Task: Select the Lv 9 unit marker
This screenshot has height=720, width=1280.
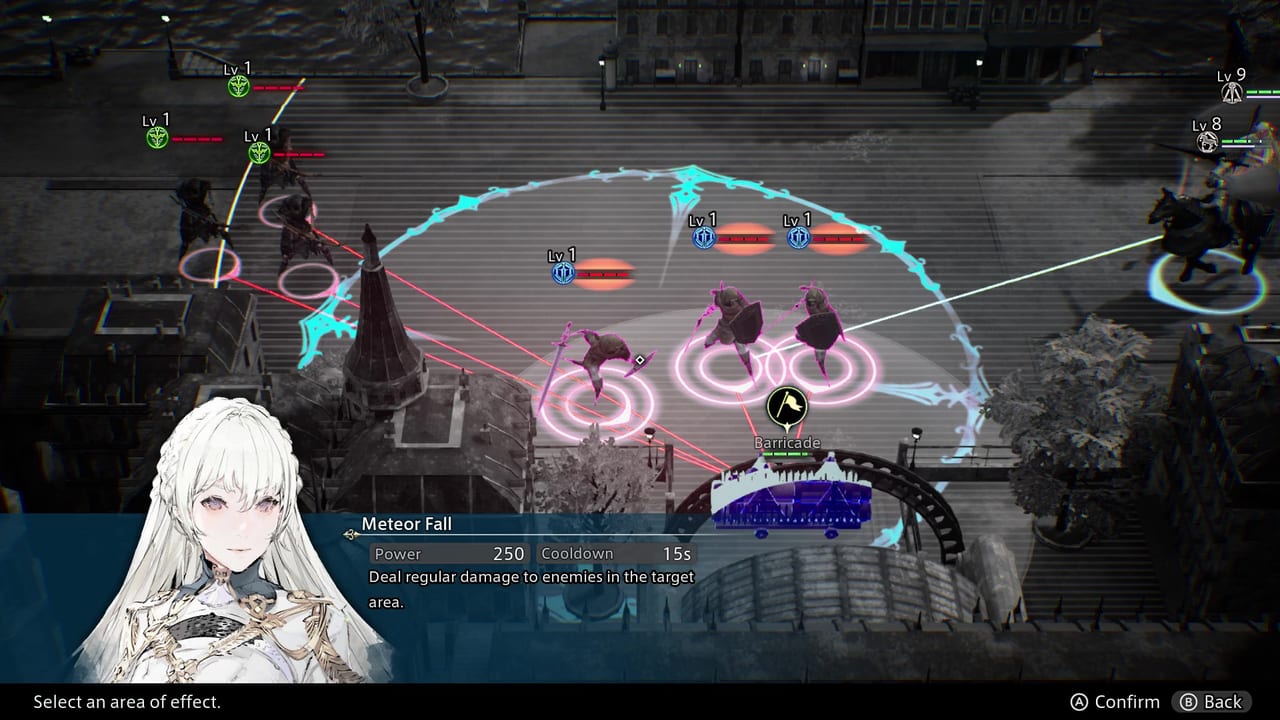Action: pyautogui.click(x=1232, y=93)
